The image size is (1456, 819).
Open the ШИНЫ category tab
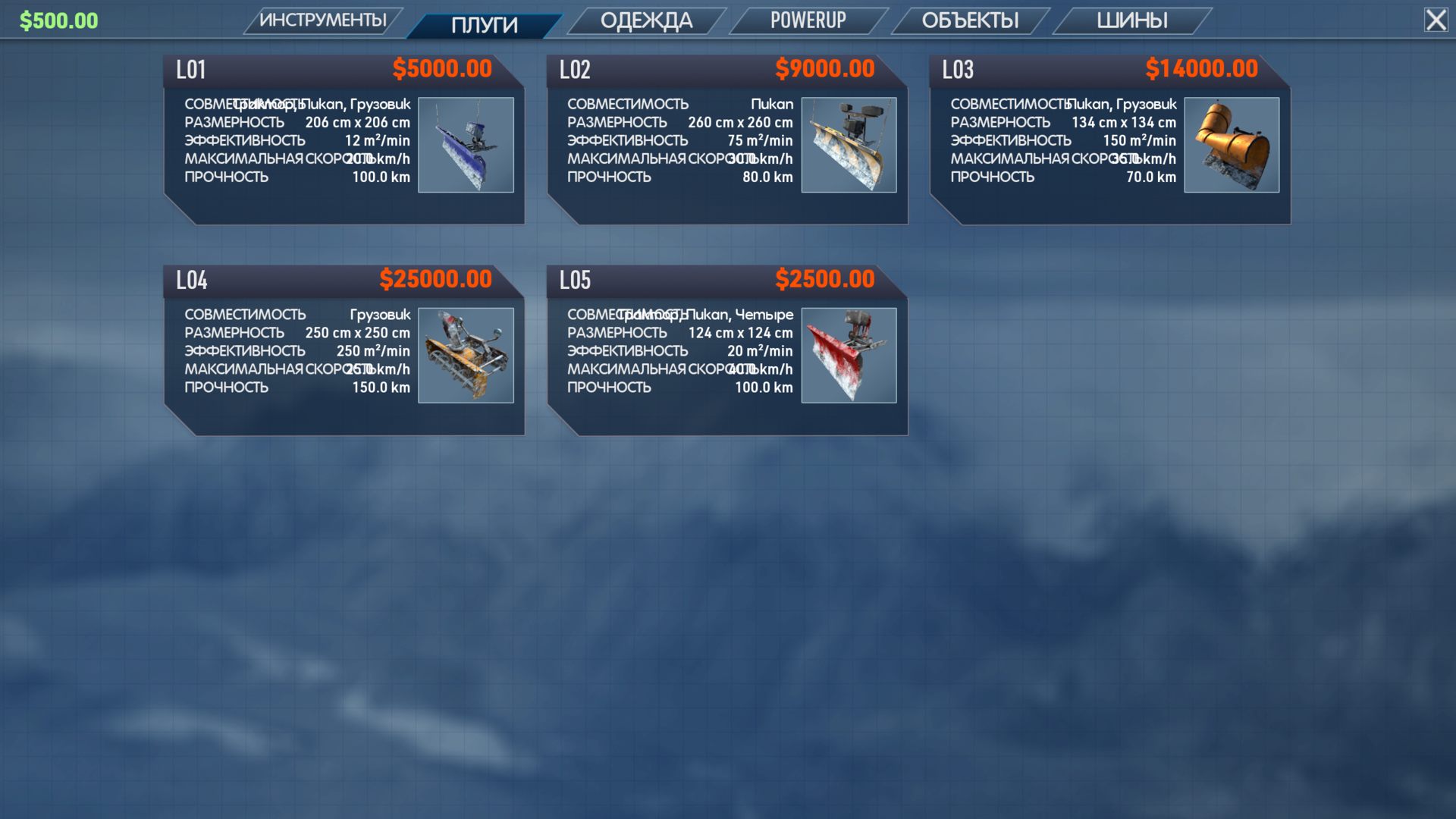point(1131,20)
